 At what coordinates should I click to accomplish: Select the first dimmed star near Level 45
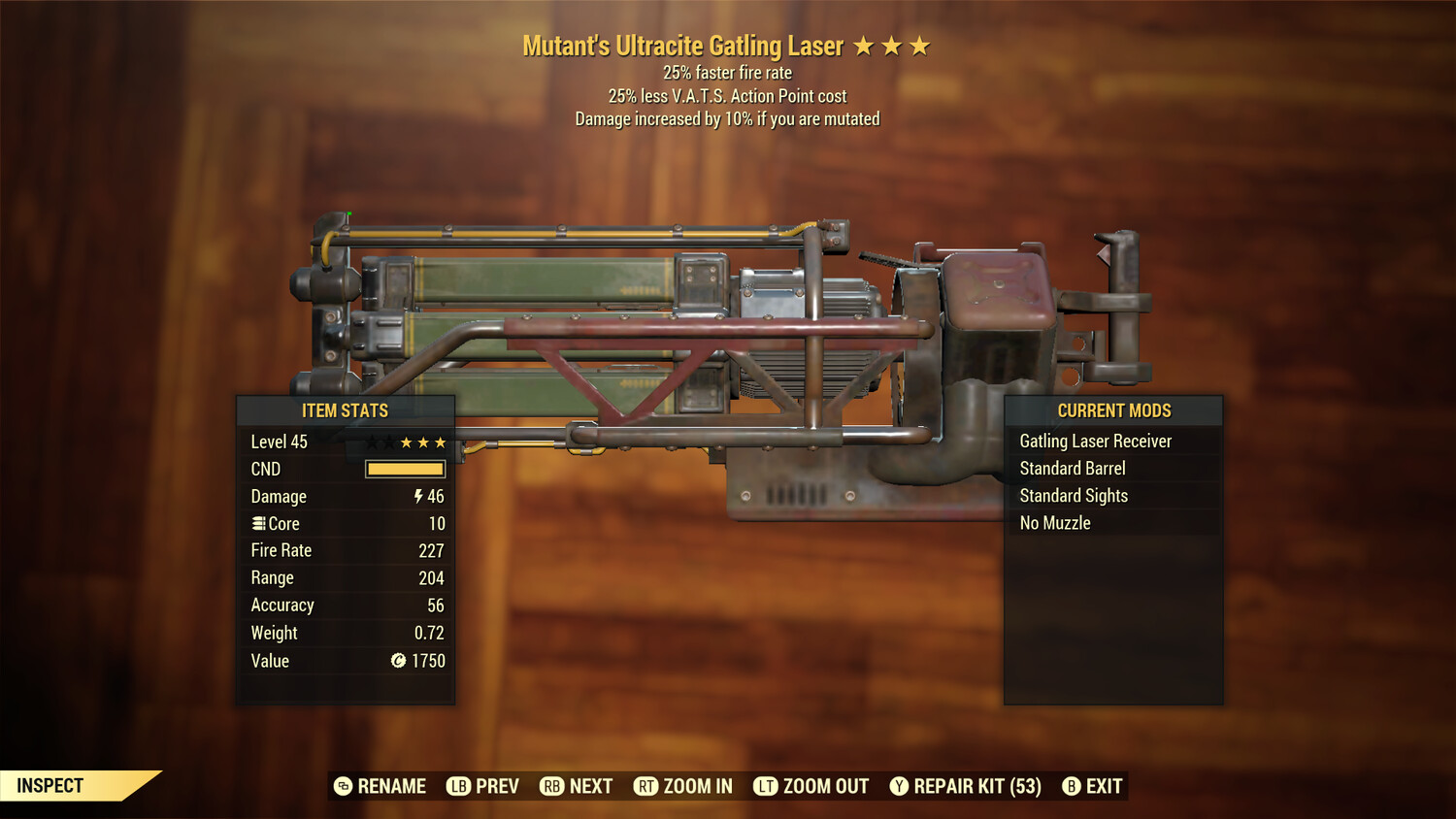(x=374, y=442)
